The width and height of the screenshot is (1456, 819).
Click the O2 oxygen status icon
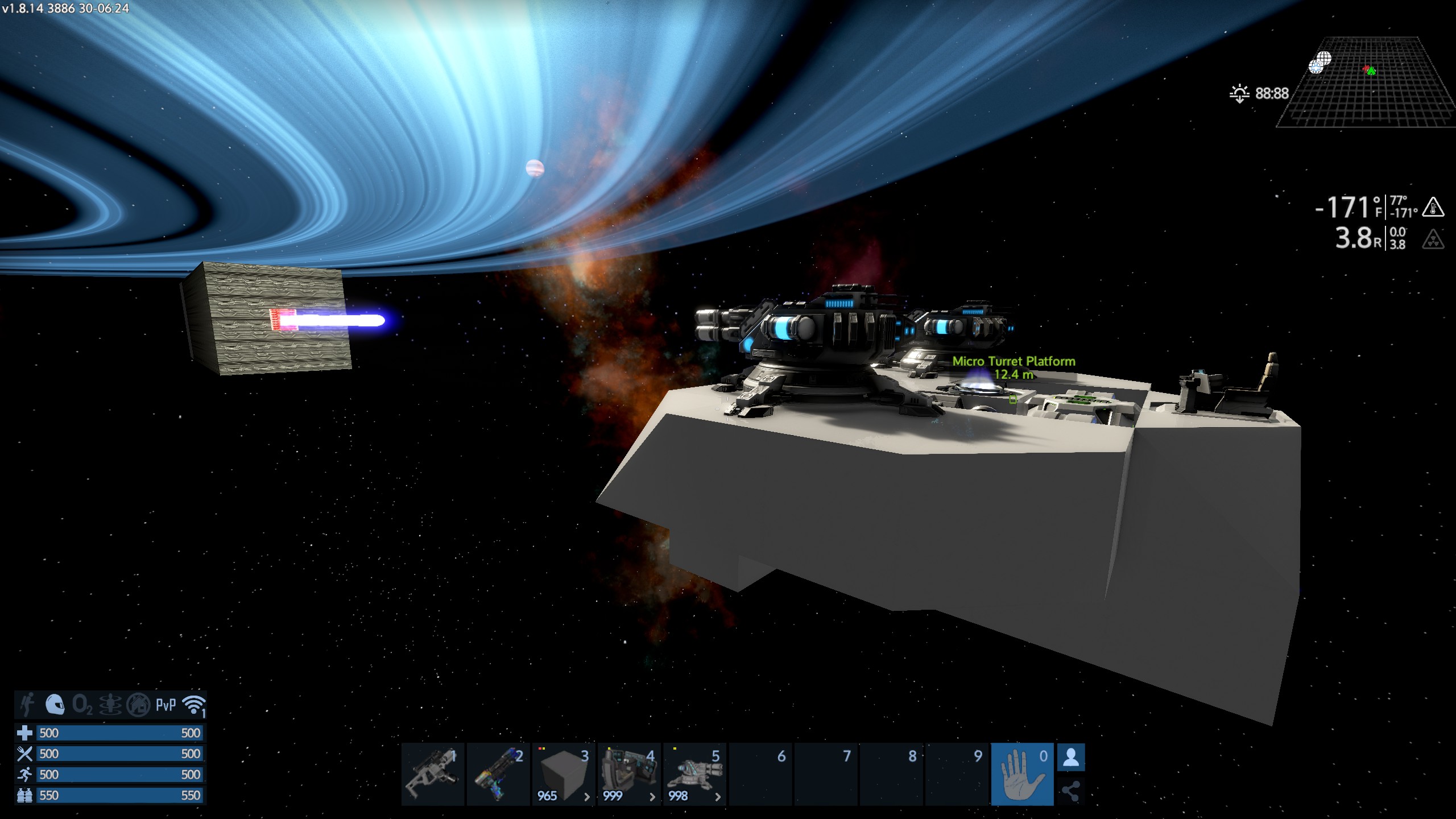[82, 705]
